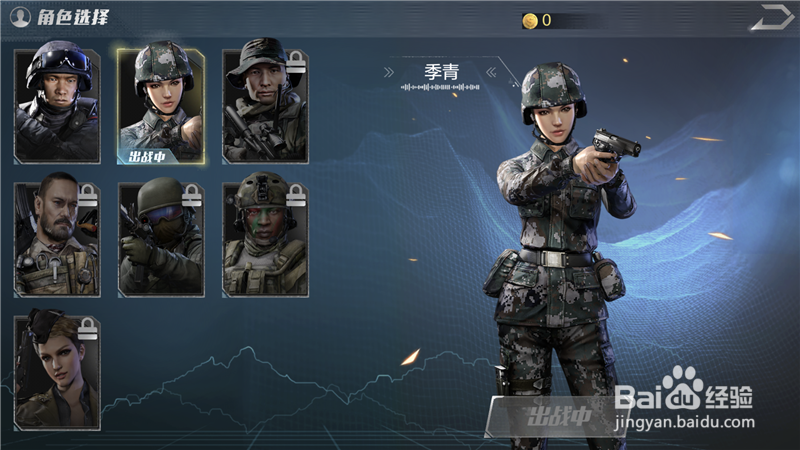The height and width of the screenshot is (450, 800).
Task: Select the locked masked green-helmet soldier
Action: tap(161, 238)
